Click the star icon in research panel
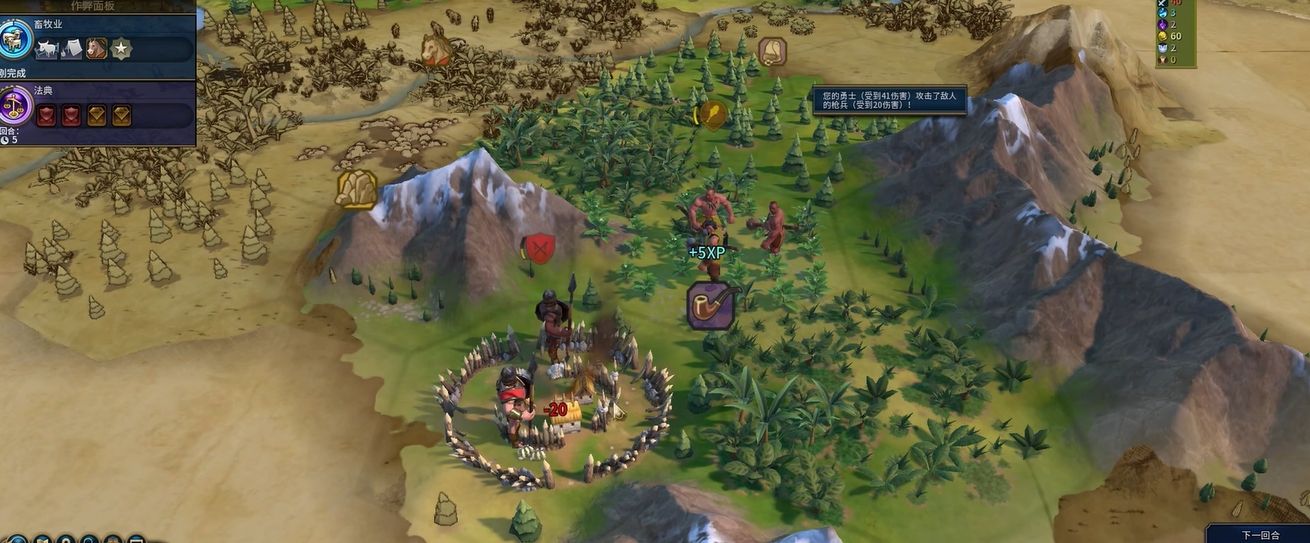Image resolution: width=1310 pixels, height=543 pixels. click(121, 49)
